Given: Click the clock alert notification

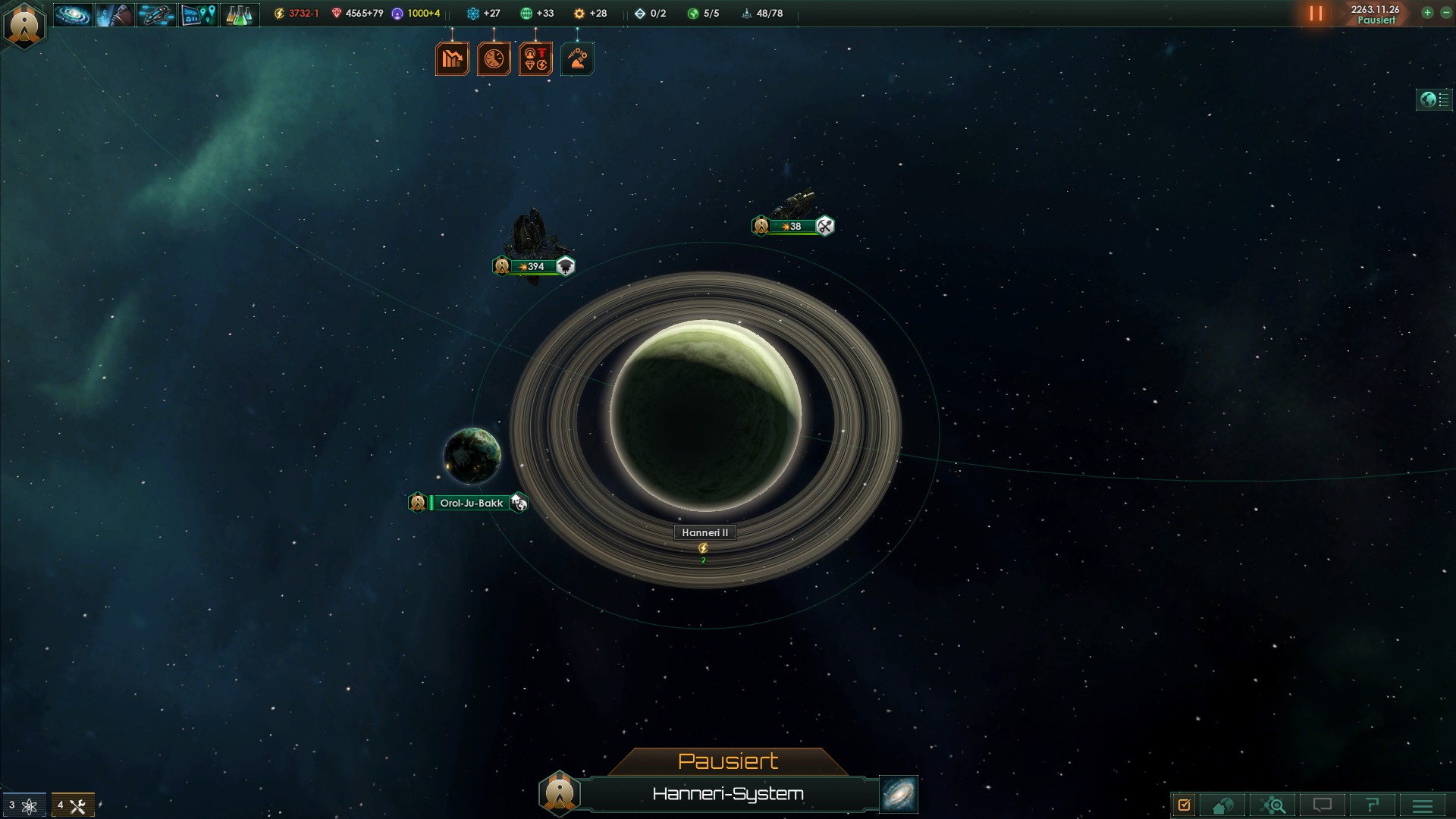Looking at the screenshot, I should (494, 59).
